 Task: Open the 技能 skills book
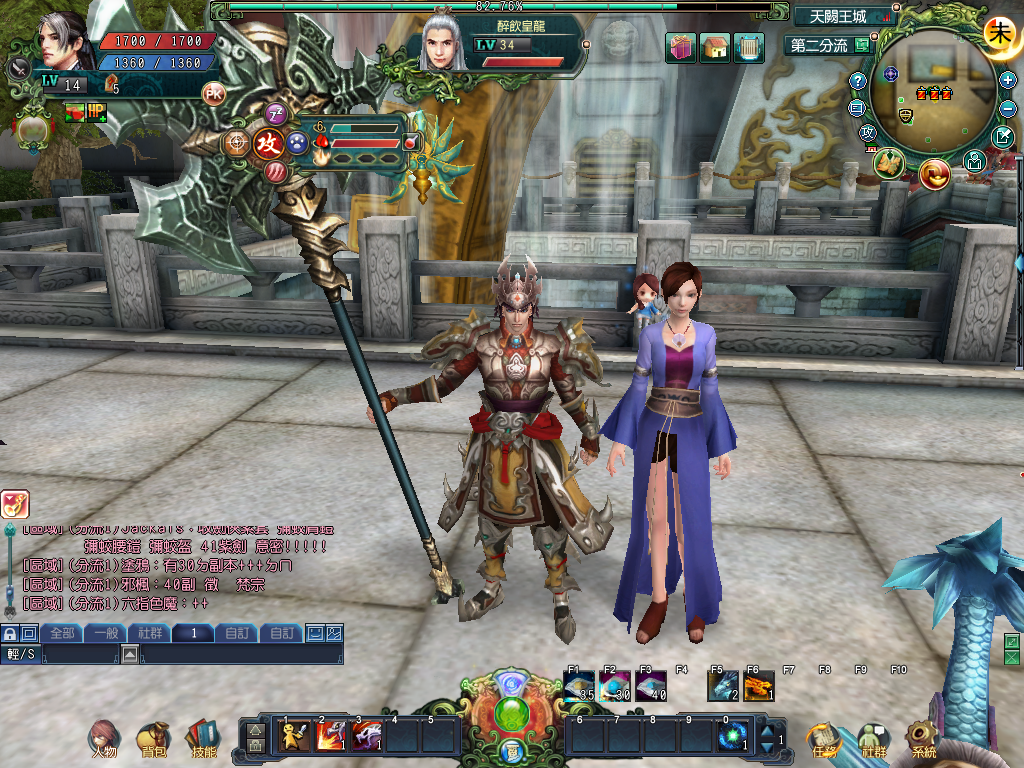[x=203, y=738]
